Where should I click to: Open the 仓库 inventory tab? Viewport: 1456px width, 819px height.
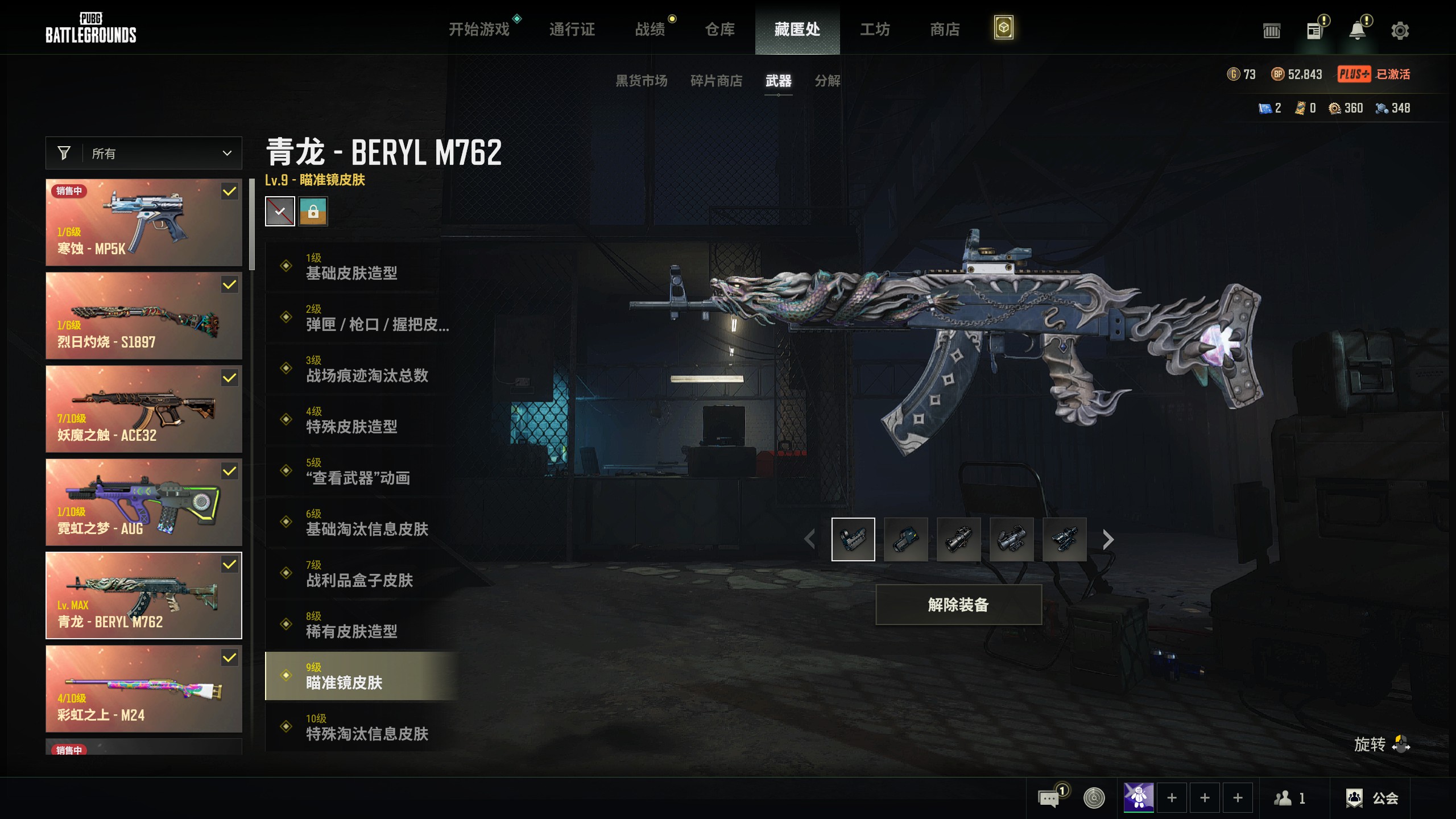click(719, 29)
